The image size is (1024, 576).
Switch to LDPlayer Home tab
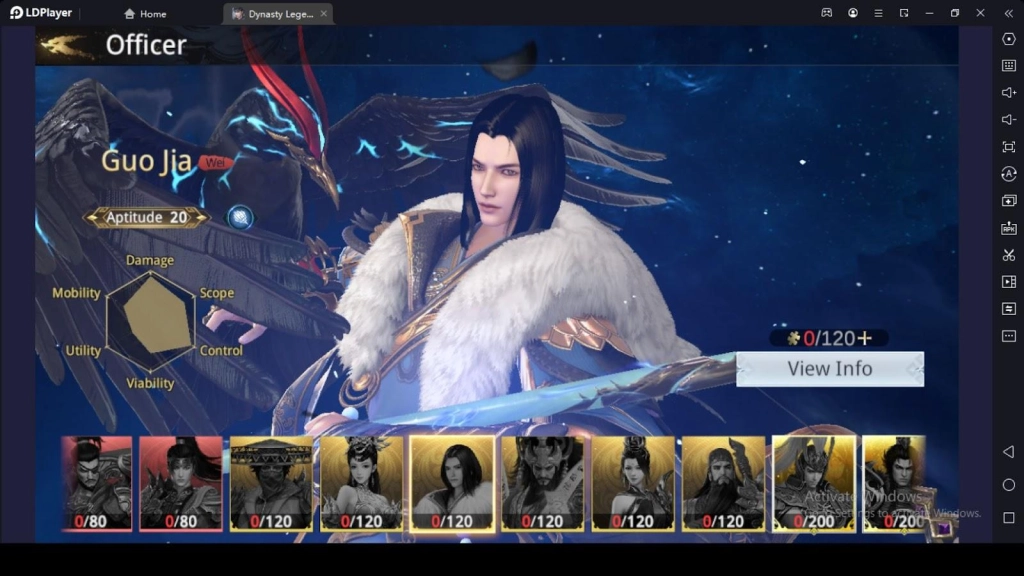pos(145,14)
